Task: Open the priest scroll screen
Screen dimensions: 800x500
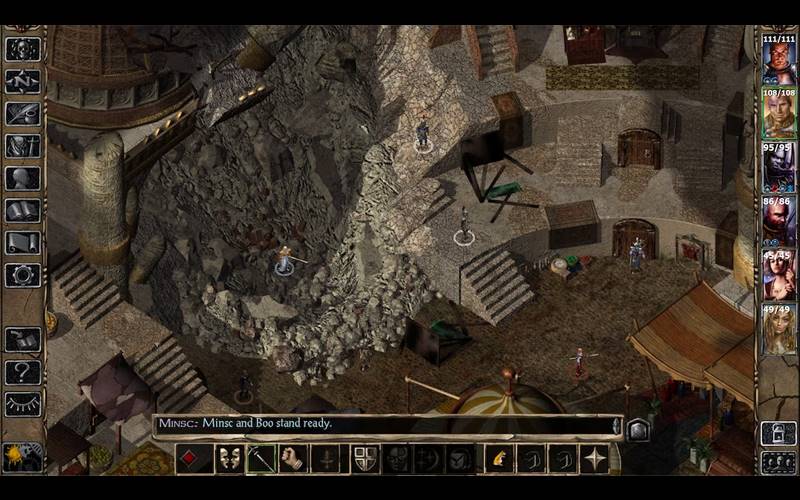Action: click(x=22, y=243)
